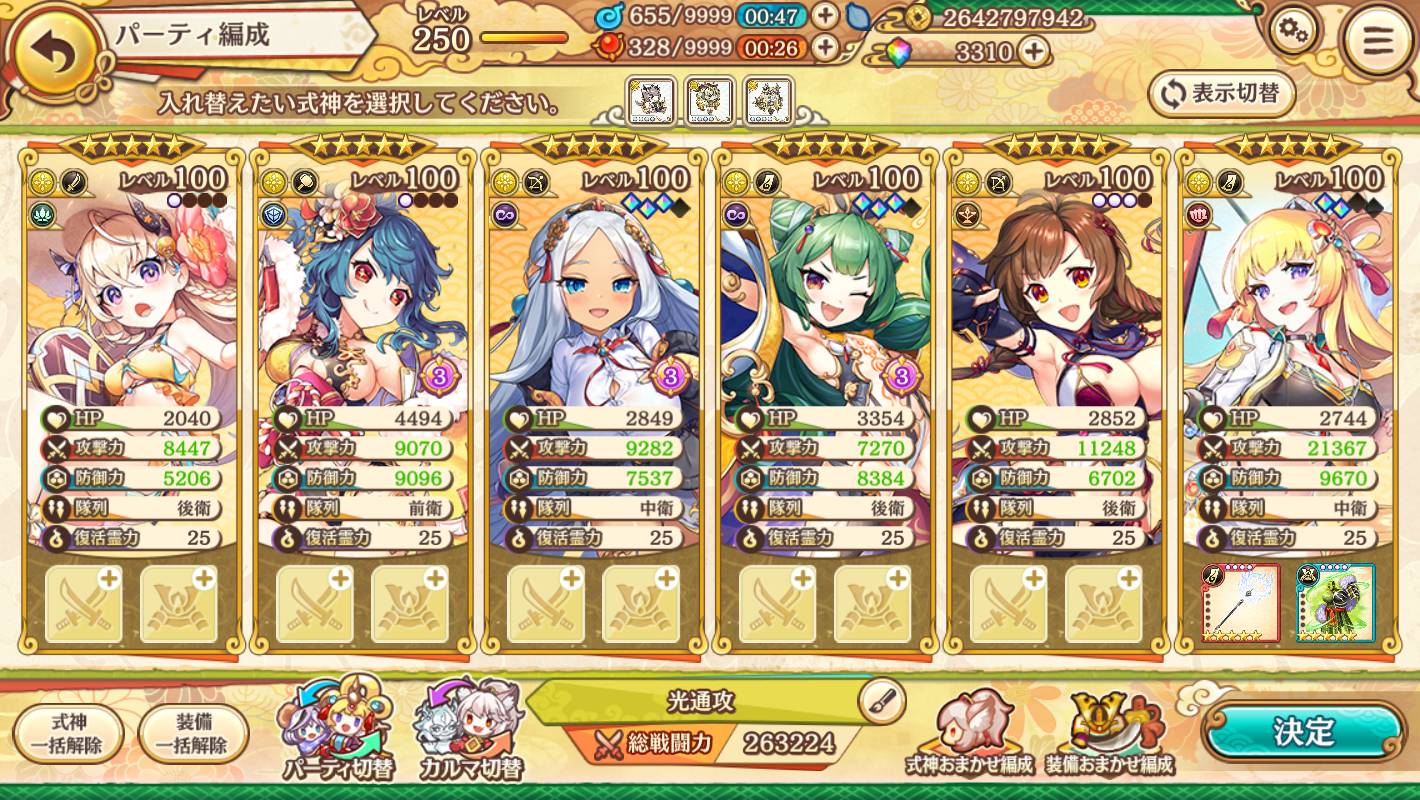The width and height of the screenshot is (1420, 800).
Task: Select the silver-haired shikigami card
Action: pos(594,300)
